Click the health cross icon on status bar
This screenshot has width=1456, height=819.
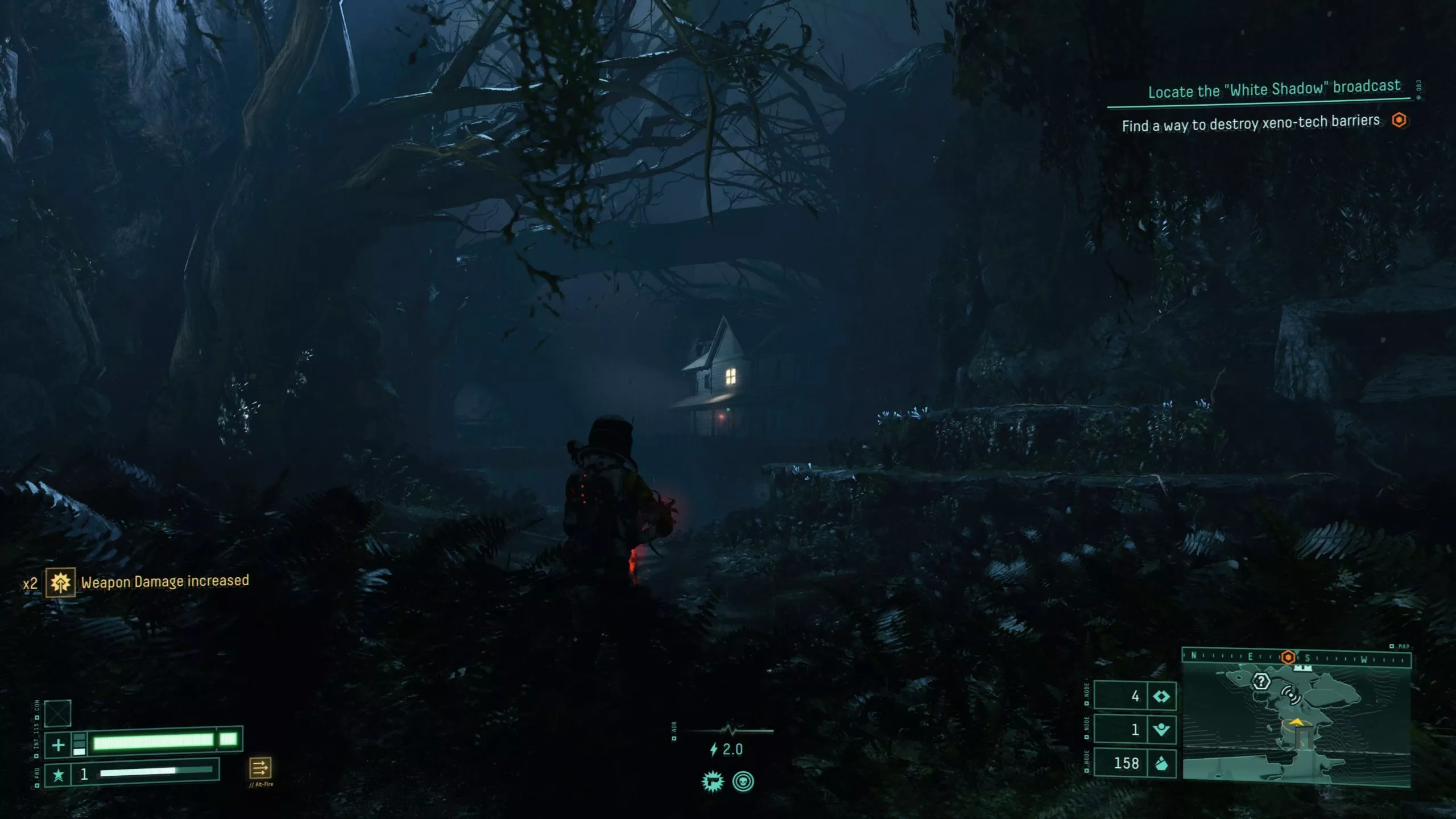pos(58,744)
